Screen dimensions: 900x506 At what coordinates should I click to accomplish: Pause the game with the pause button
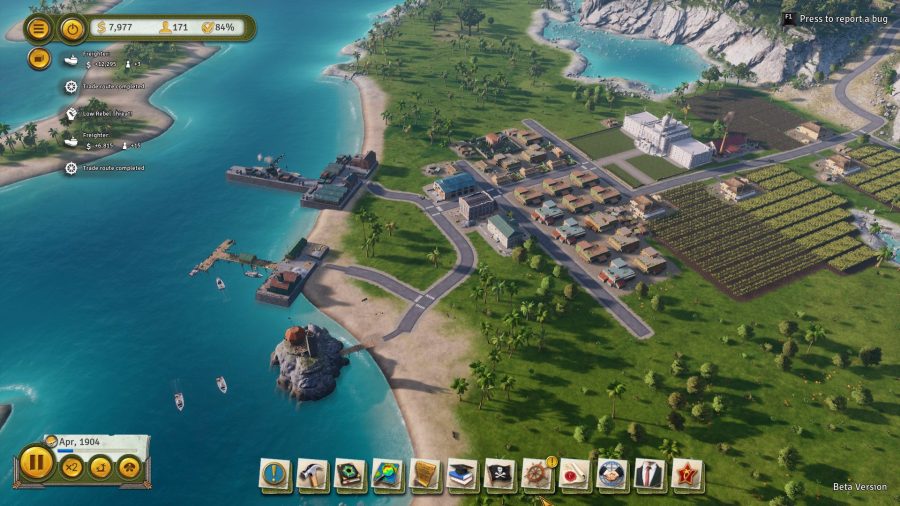(35, 465)
